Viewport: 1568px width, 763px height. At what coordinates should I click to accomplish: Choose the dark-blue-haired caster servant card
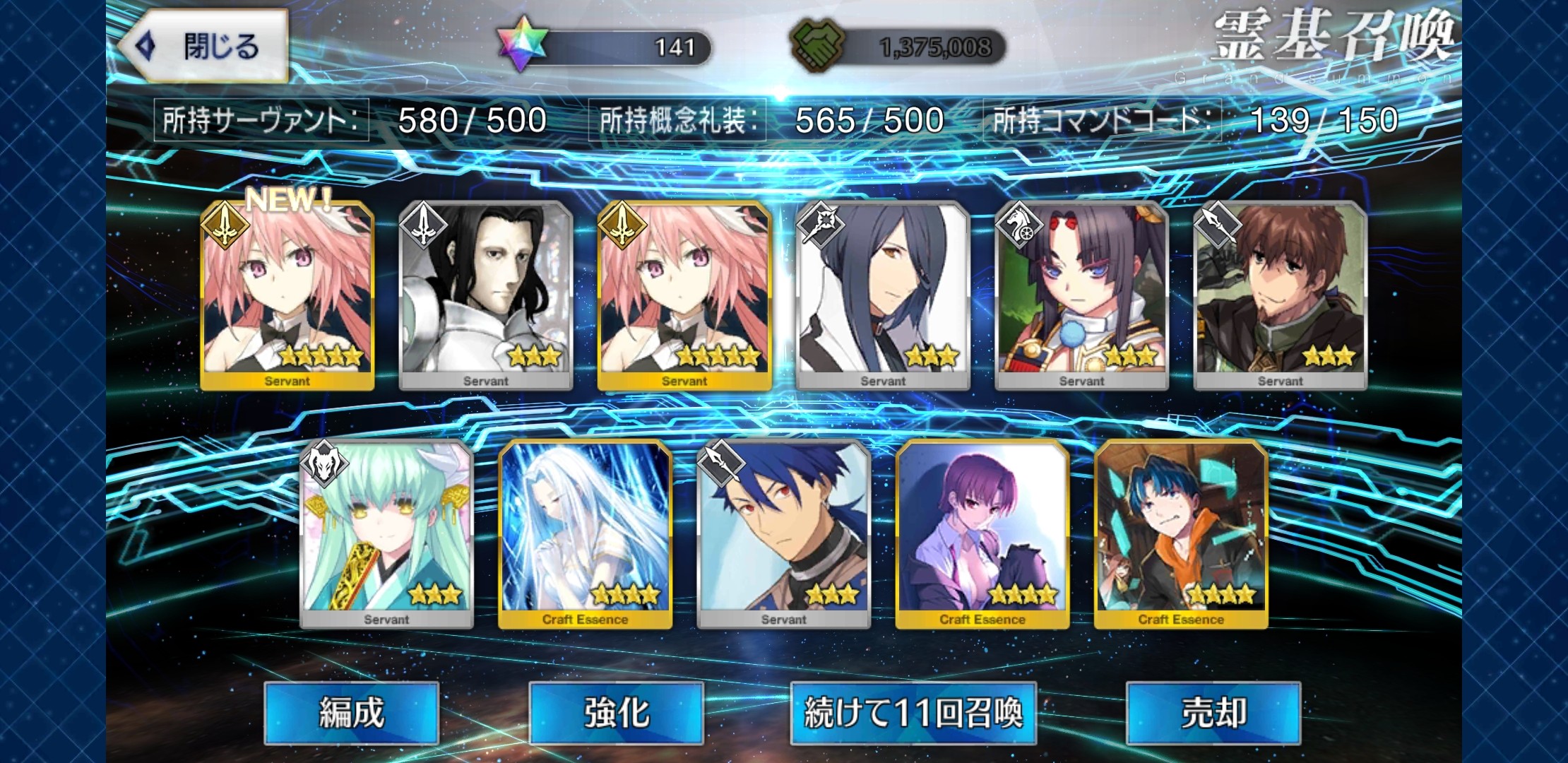882,295
